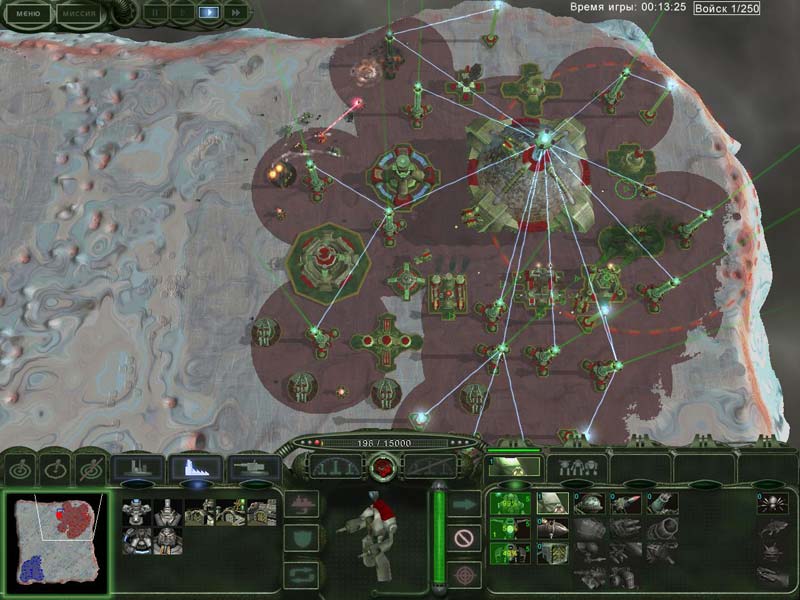
Task: Pause the game speed
Action: point(156,13)
